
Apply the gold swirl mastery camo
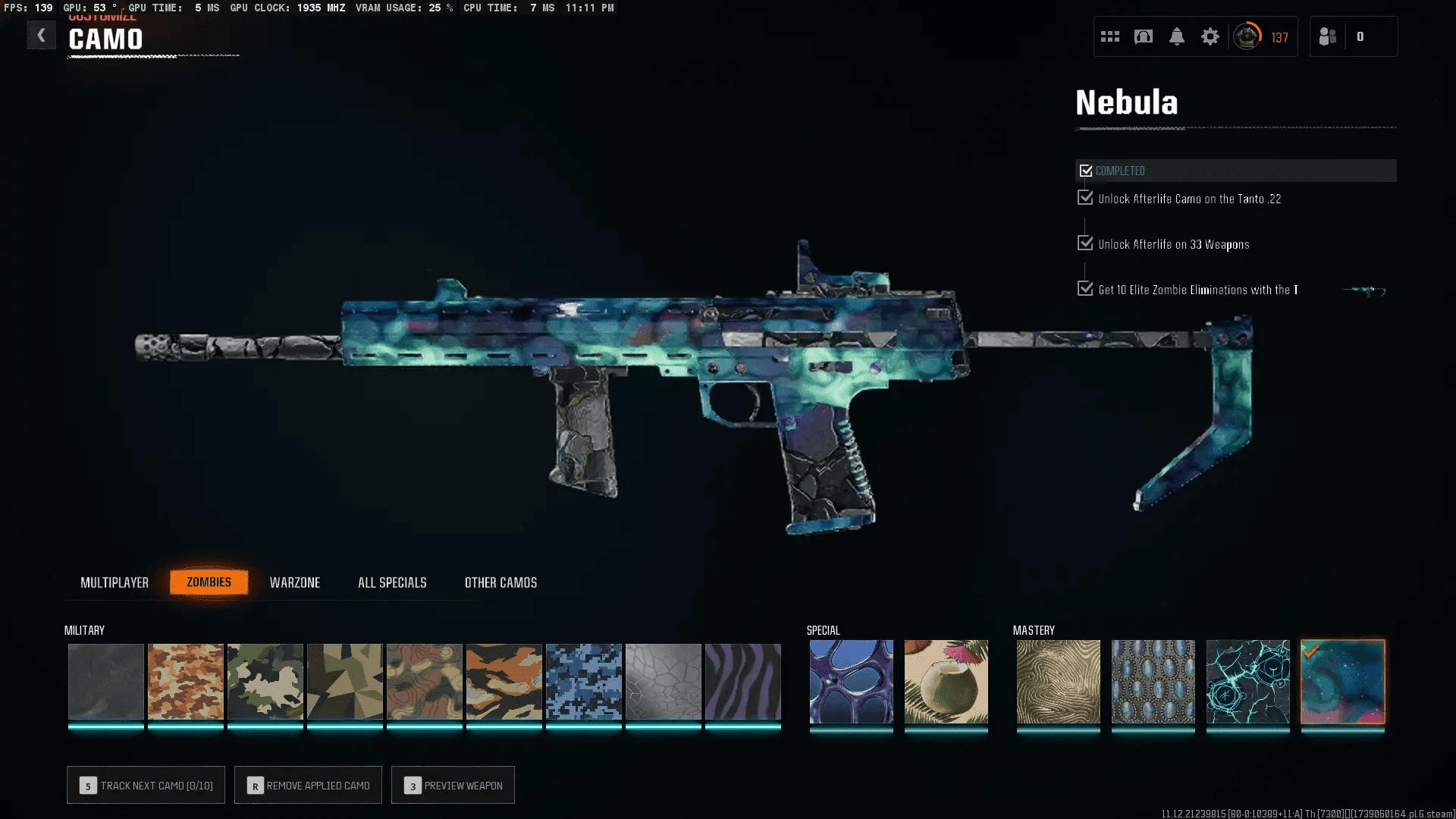(x=1058, y=681)
